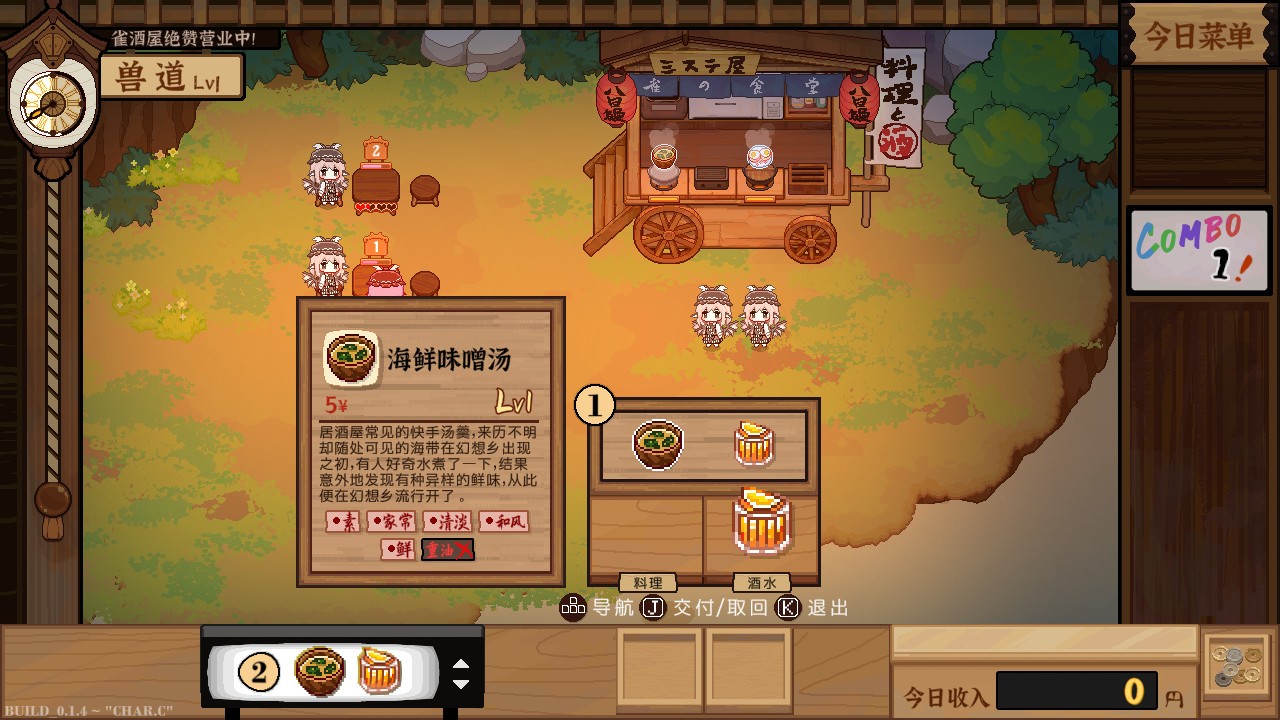The image size is (1280, 720).
Task: Click the miso soup bowl in order slot ①
Action: point(655,445)
